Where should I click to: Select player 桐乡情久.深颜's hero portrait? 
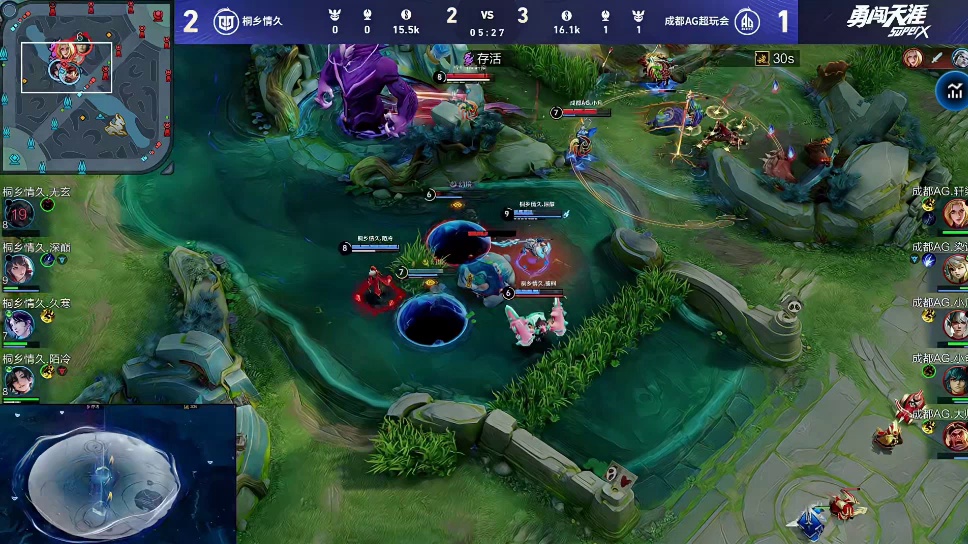(x=19, y=268)
